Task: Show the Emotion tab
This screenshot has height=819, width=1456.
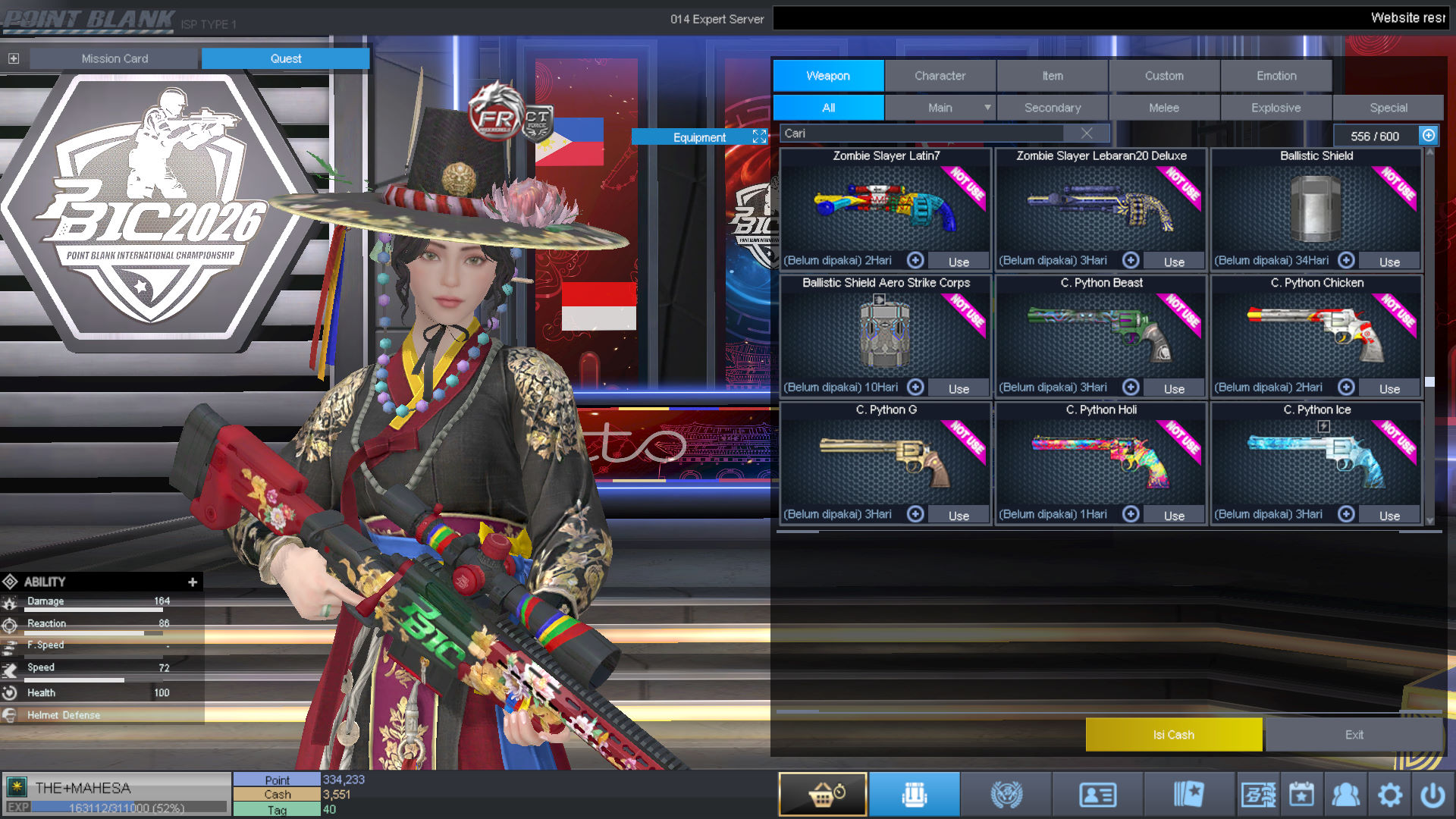Action: coord(1276,76)
